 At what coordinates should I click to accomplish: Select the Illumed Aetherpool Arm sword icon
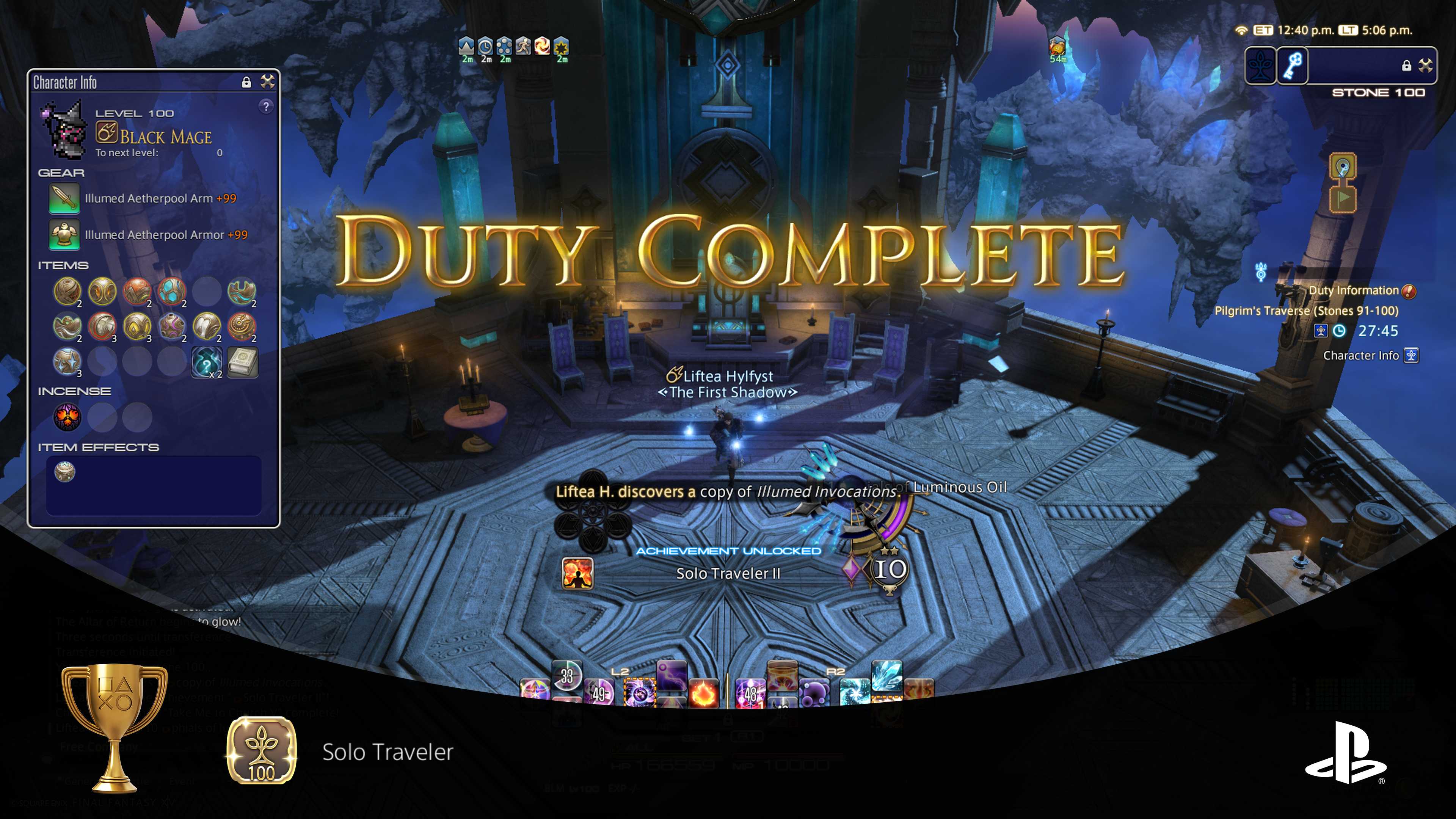[x=64, y=198]
